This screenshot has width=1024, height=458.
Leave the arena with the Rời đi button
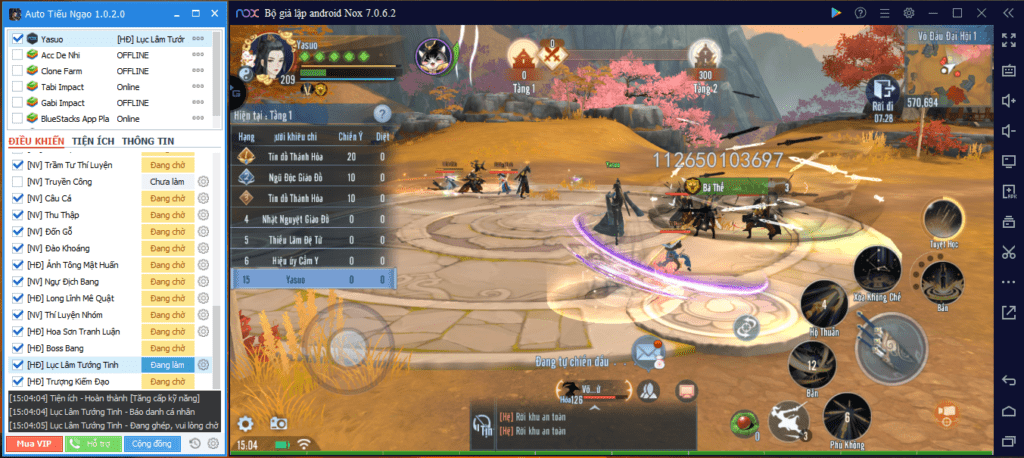pyautogui.click(x=882, y=93)
